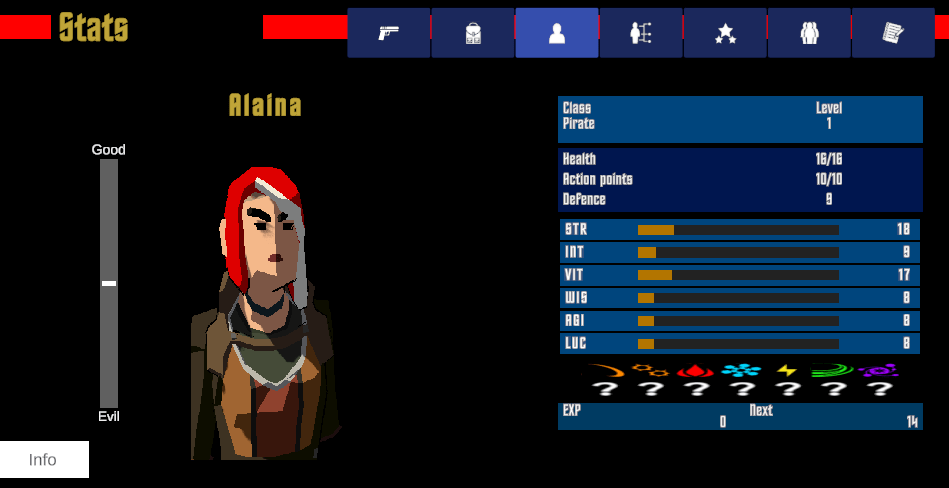949x488 pixels.
Task: Switch to the party members tab
Action: tap(809, 33)
